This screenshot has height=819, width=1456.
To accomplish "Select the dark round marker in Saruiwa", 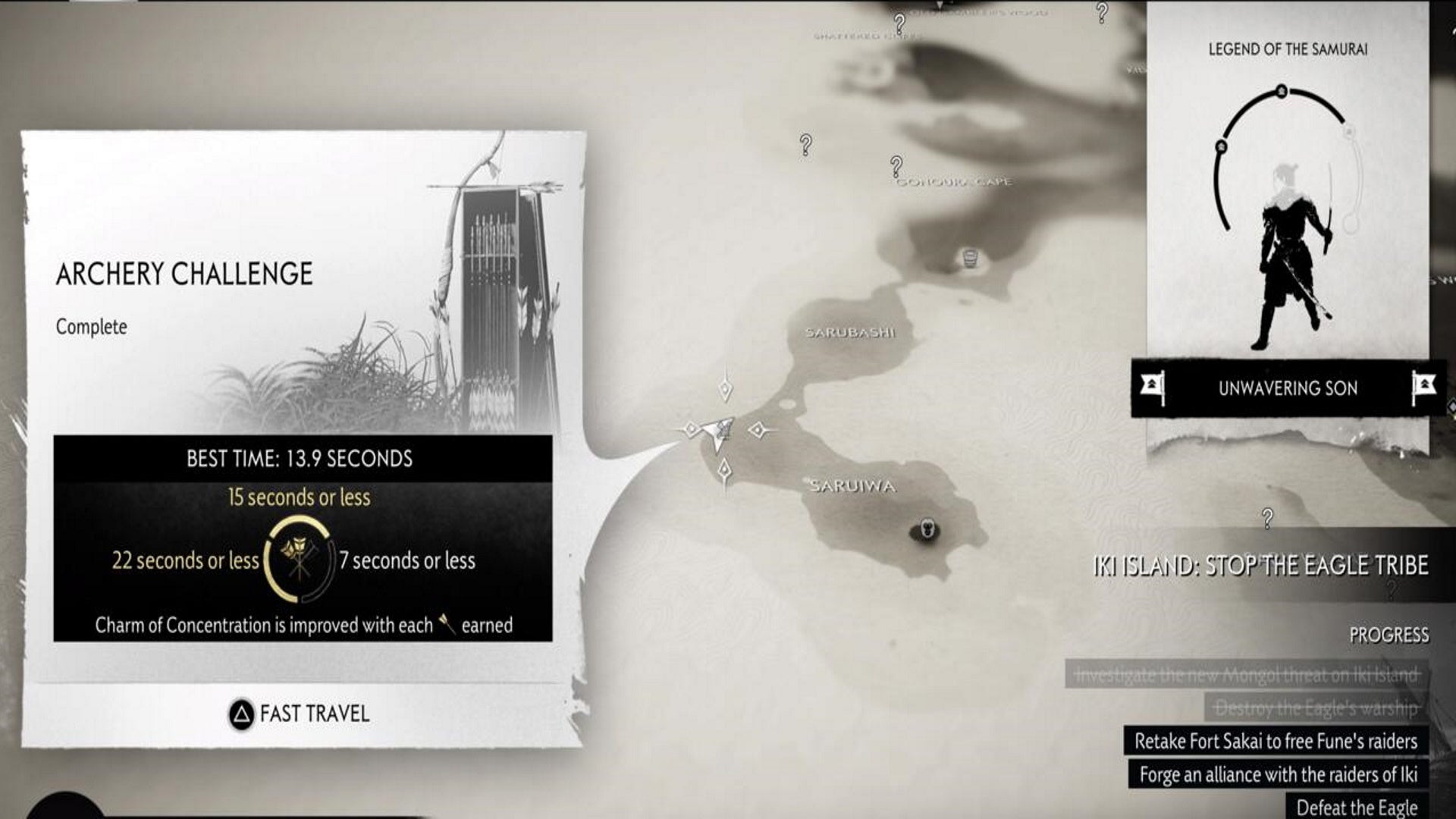I will tap(926, 529).
